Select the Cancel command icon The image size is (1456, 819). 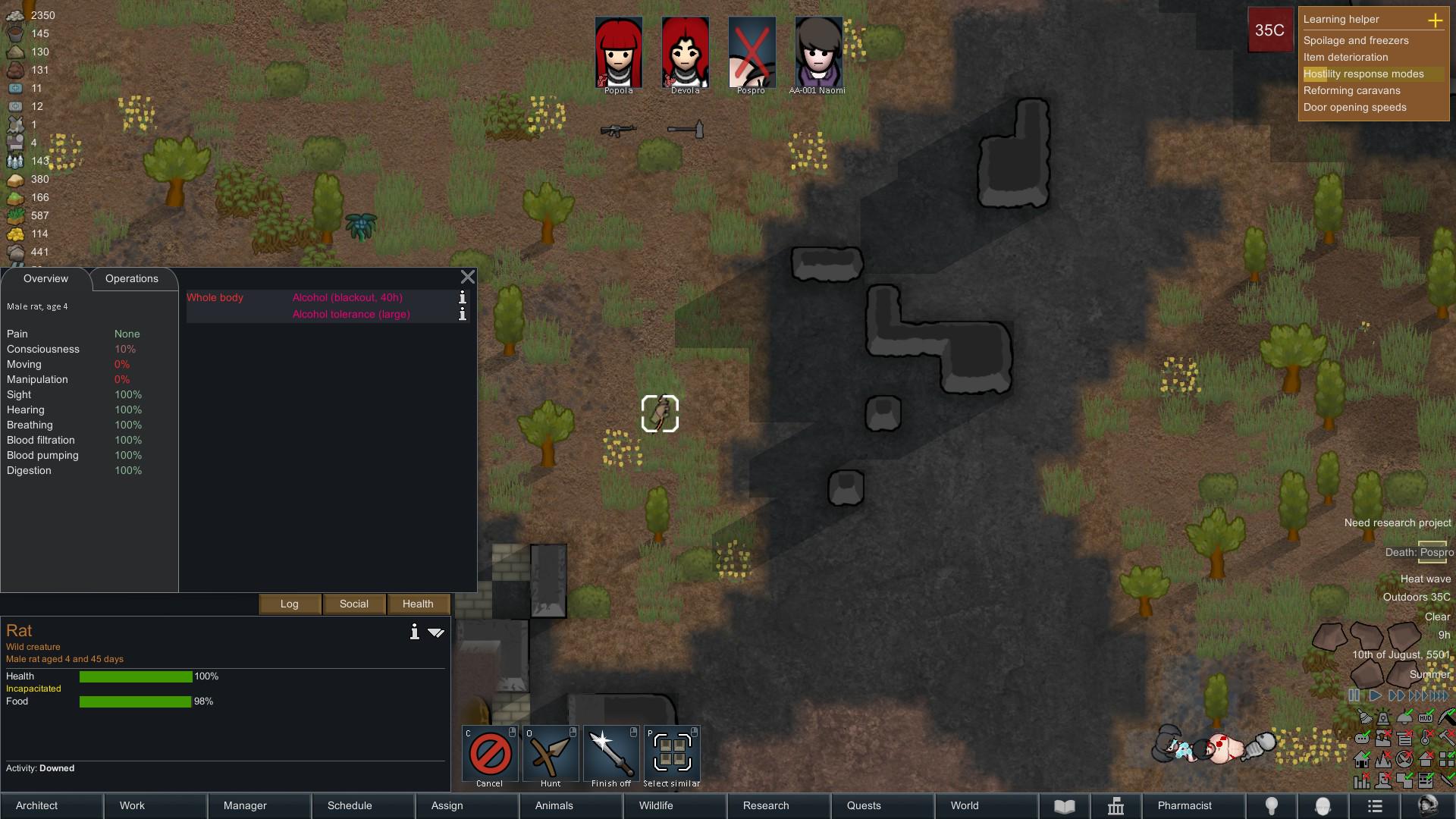pyautogui.click(x=489, y=753)
